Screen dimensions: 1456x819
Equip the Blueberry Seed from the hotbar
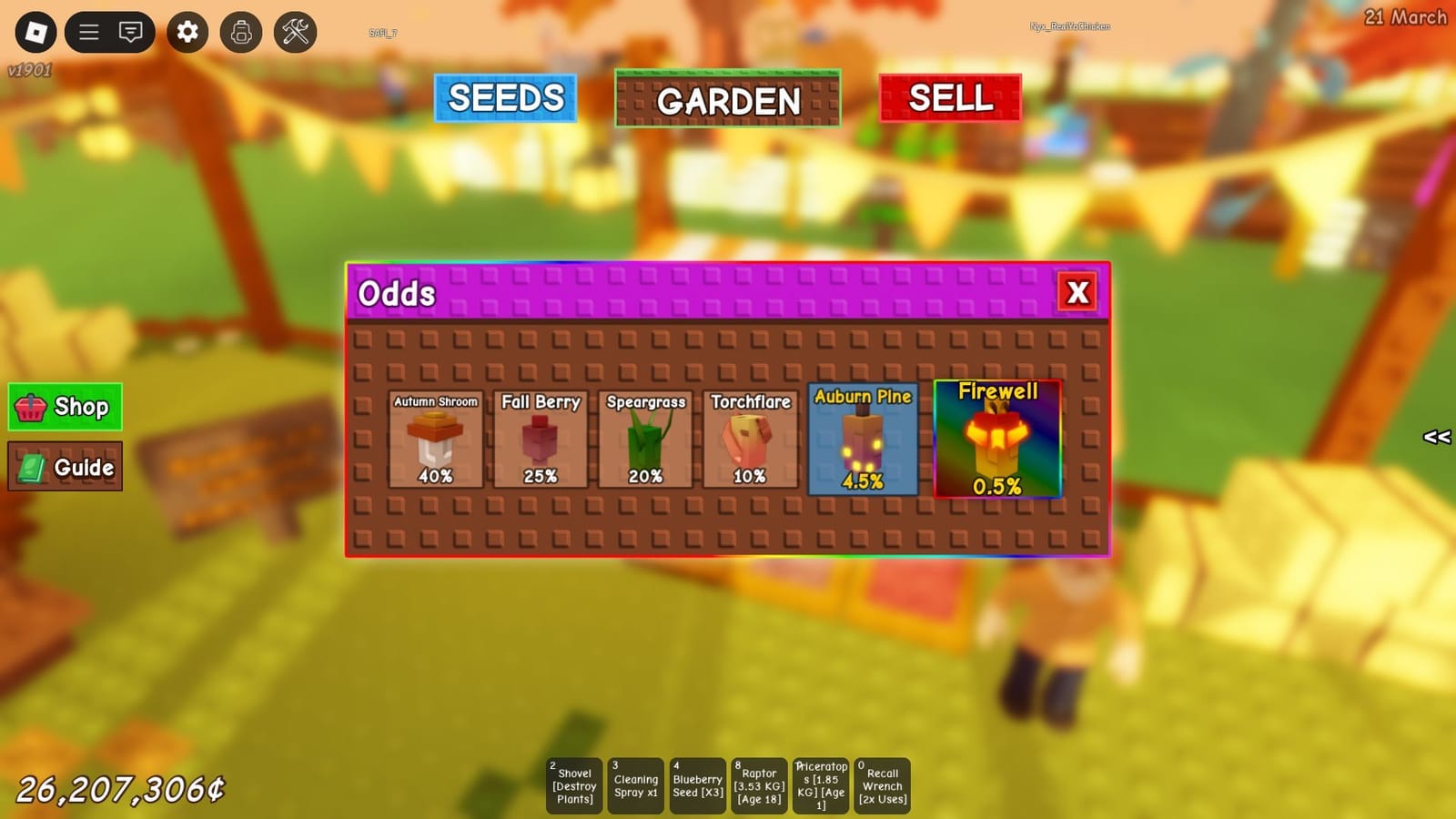point(697,784)
